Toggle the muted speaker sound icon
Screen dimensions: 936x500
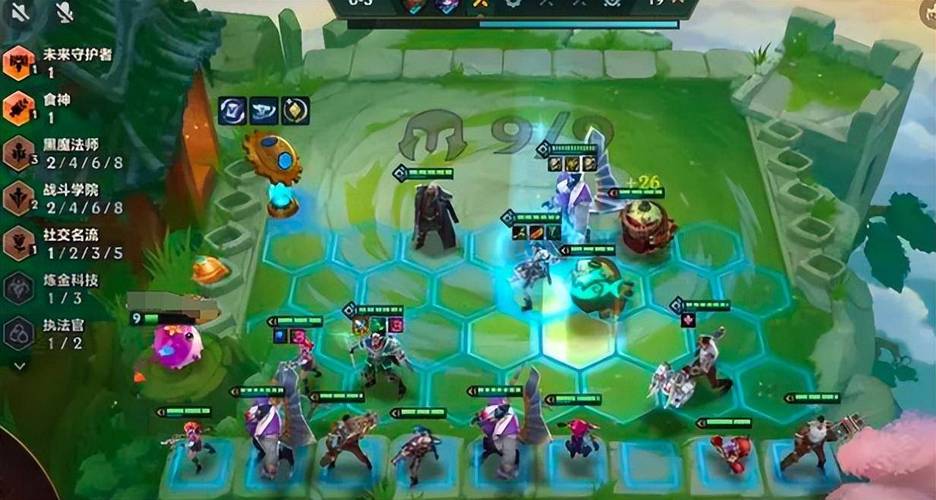click(22, 12)
